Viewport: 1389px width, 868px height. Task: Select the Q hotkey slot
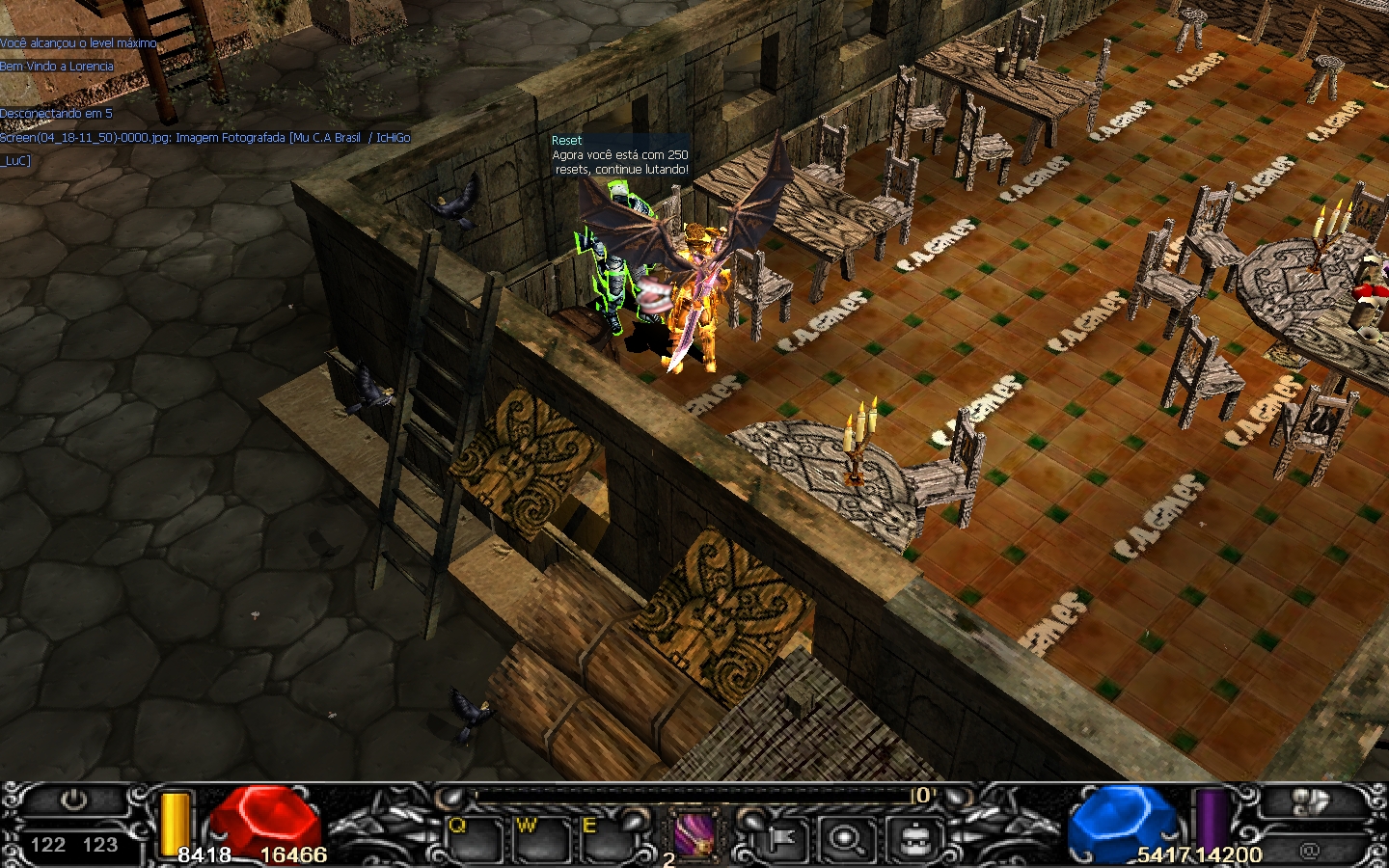473,841
